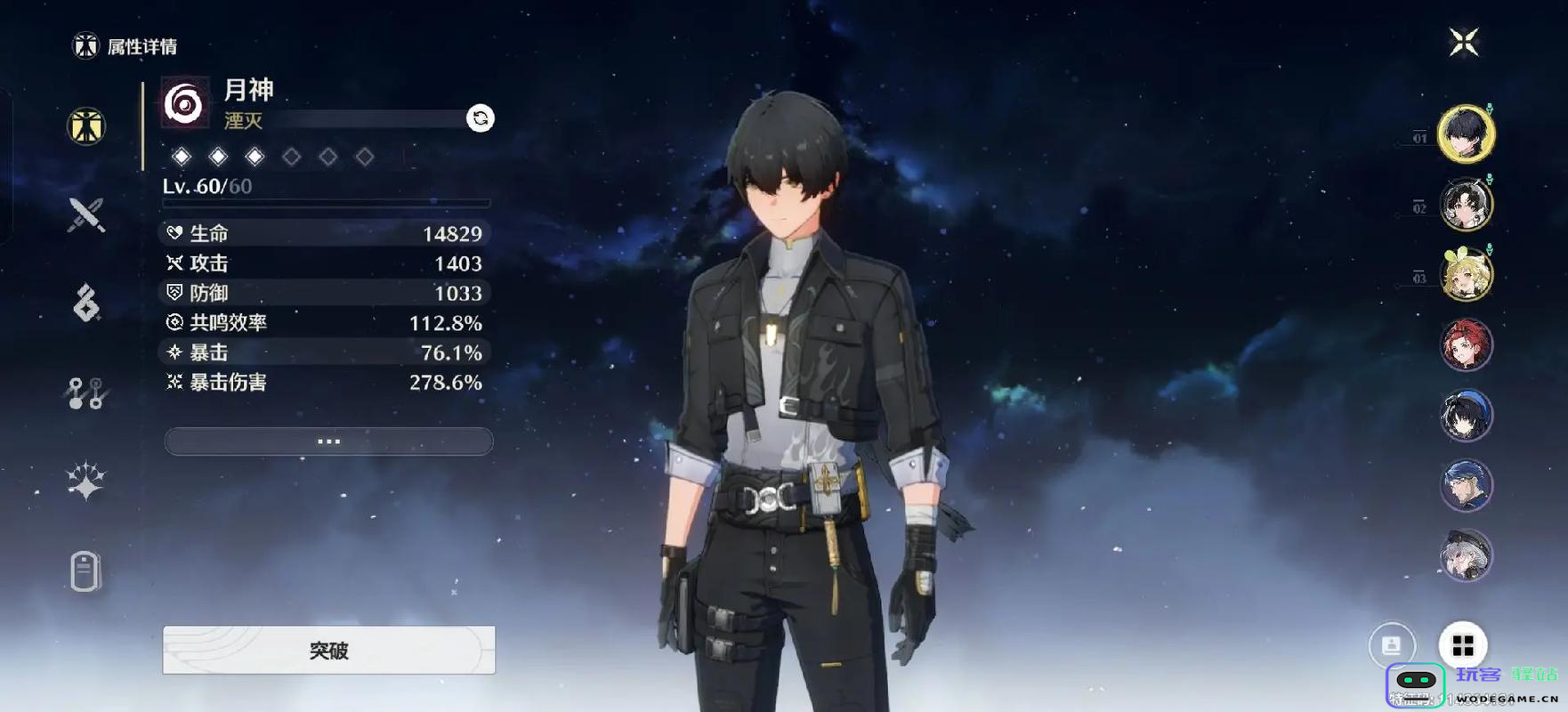The image size is (1568, 712).
Task: Click the 突破 ascend button
Action: (x=328, y=651)
